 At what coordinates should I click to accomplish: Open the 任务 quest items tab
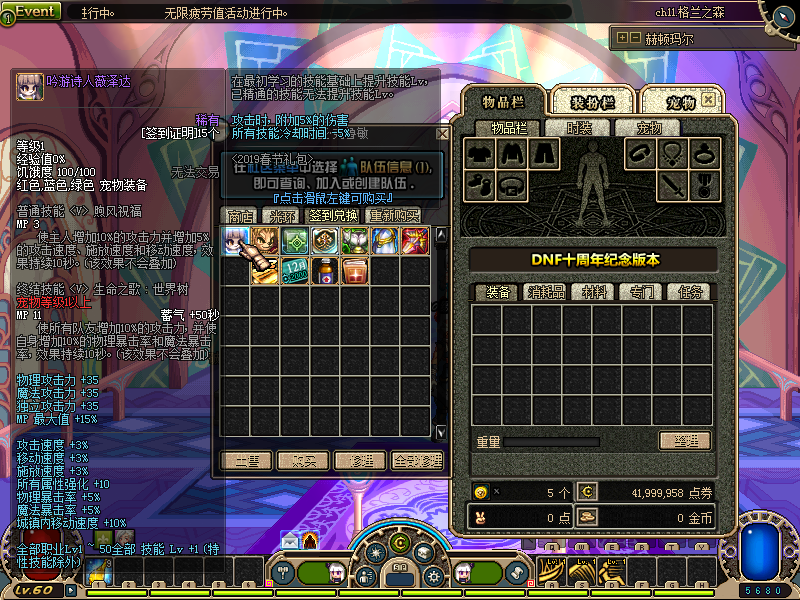coord(688,291)
